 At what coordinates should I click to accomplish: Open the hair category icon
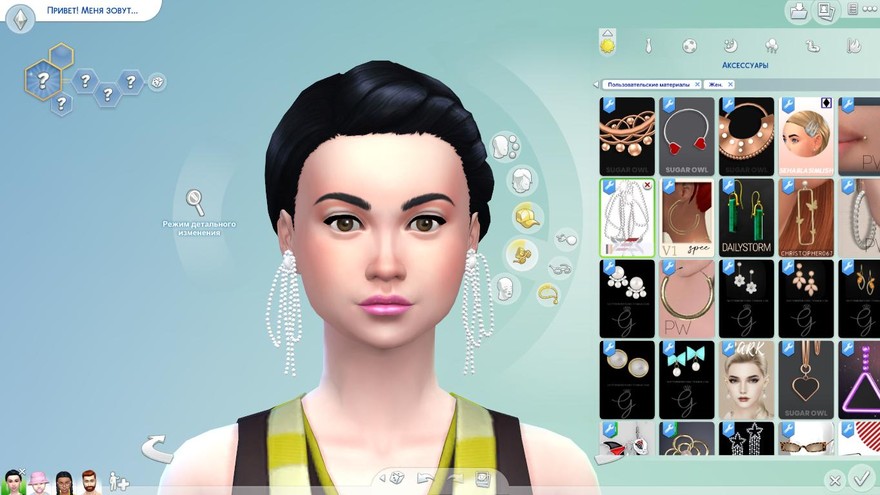pyautogui.click(x=519, y=181)
